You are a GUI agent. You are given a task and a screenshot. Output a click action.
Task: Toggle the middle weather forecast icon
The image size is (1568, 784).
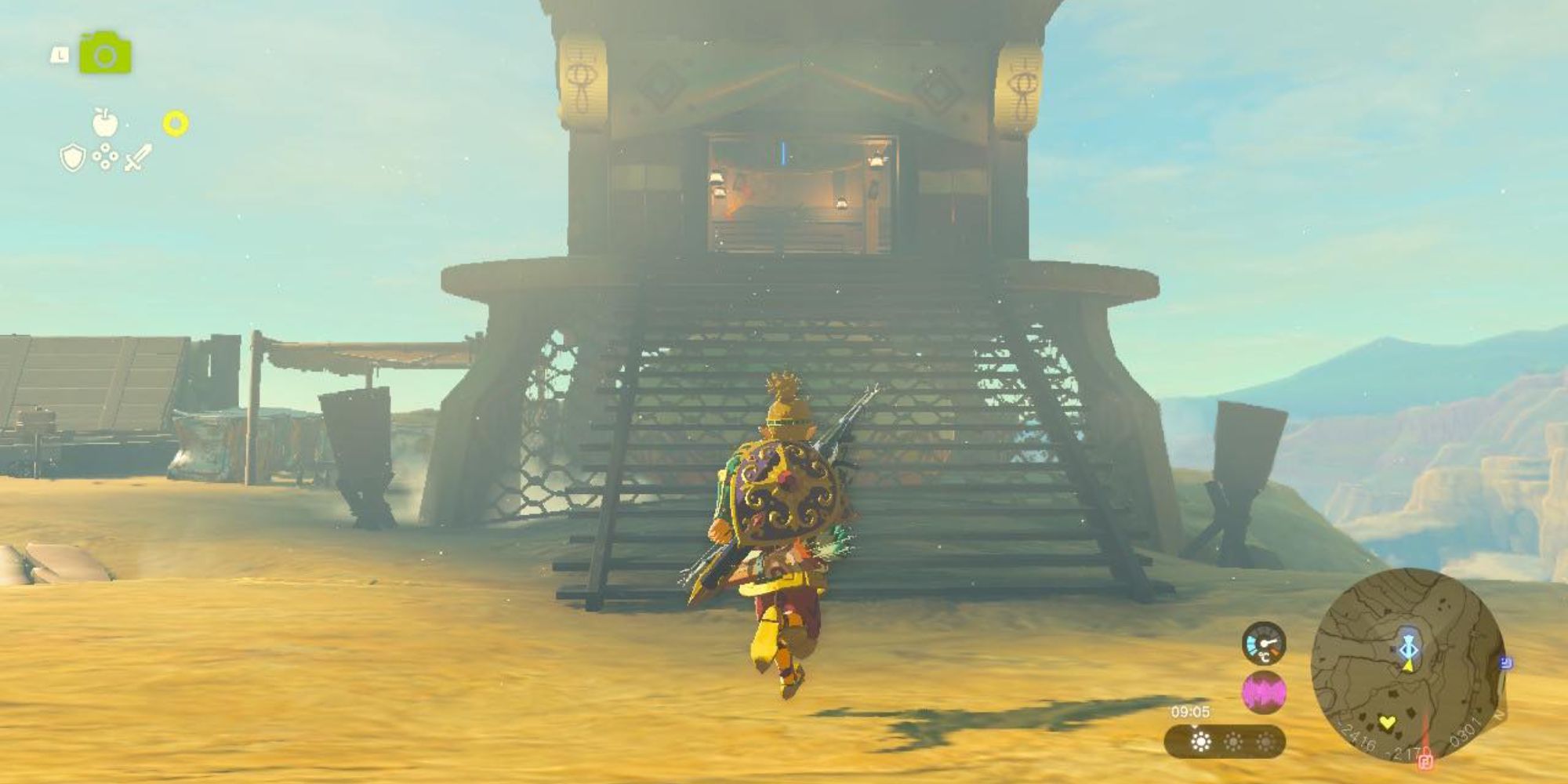coord(1234,742)
